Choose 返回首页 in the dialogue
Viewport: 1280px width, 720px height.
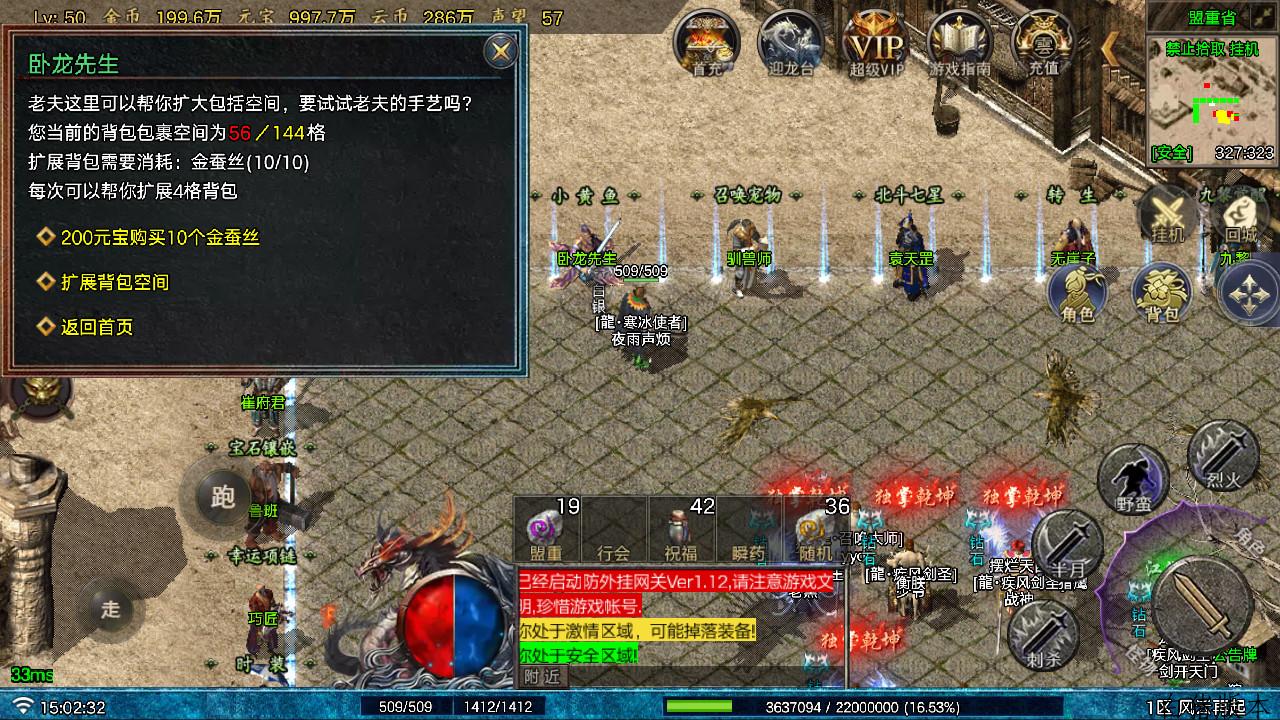tap(96, 327)
